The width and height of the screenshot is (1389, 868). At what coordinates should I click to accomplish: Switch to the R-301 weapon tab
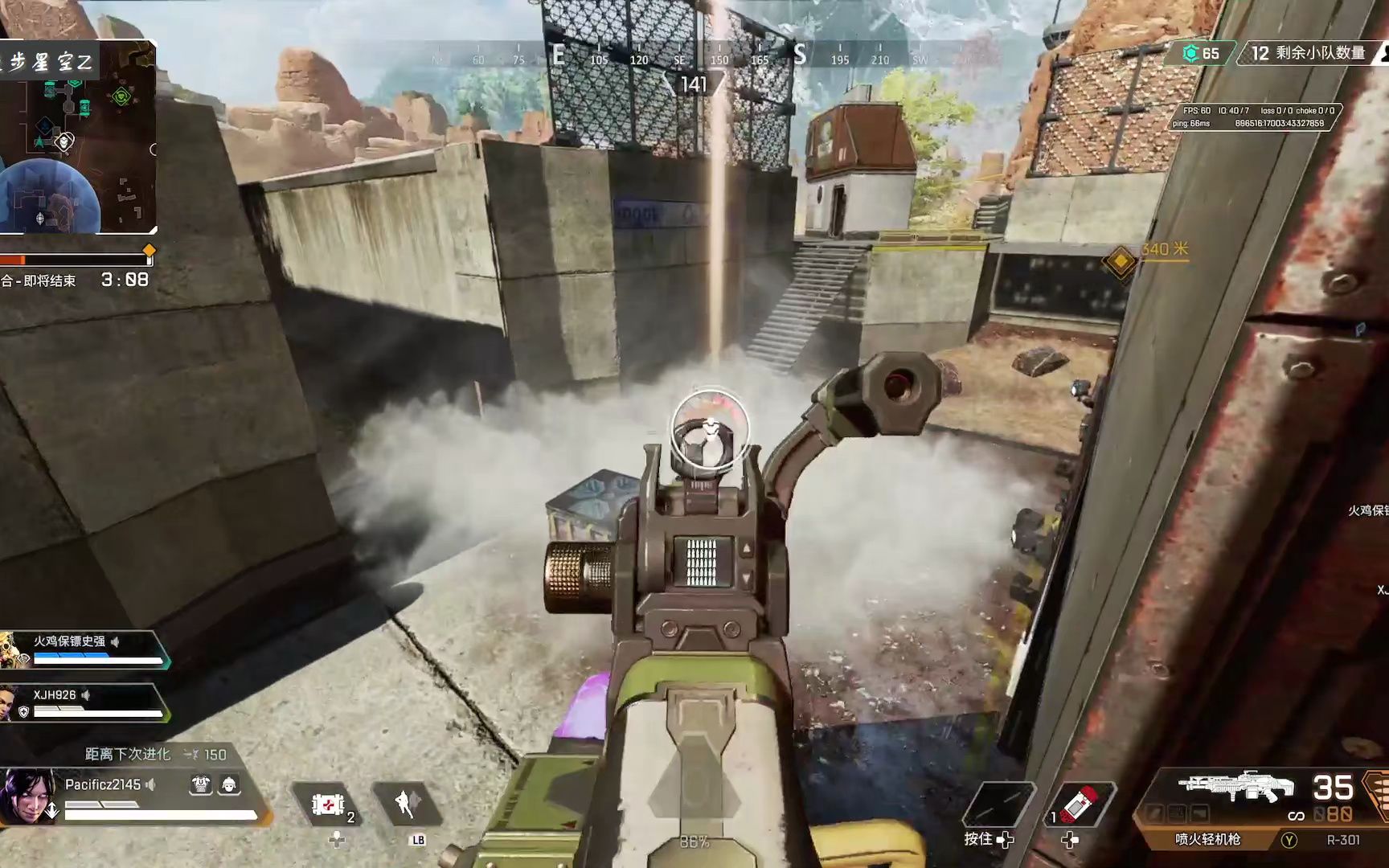click(x=1342, y=840)
